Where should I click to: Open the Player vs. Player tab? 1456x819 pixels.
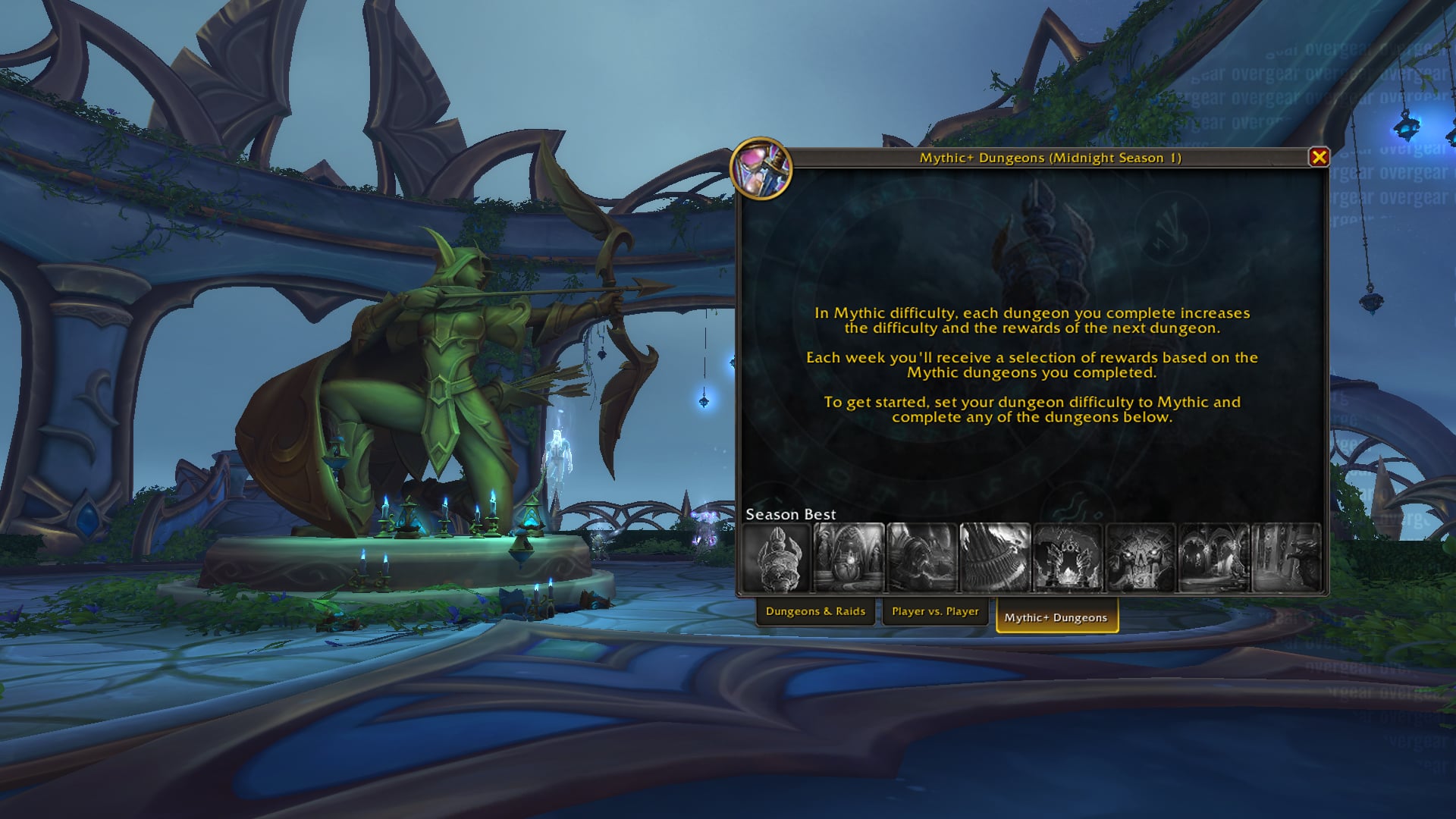(x=935, y=610)
